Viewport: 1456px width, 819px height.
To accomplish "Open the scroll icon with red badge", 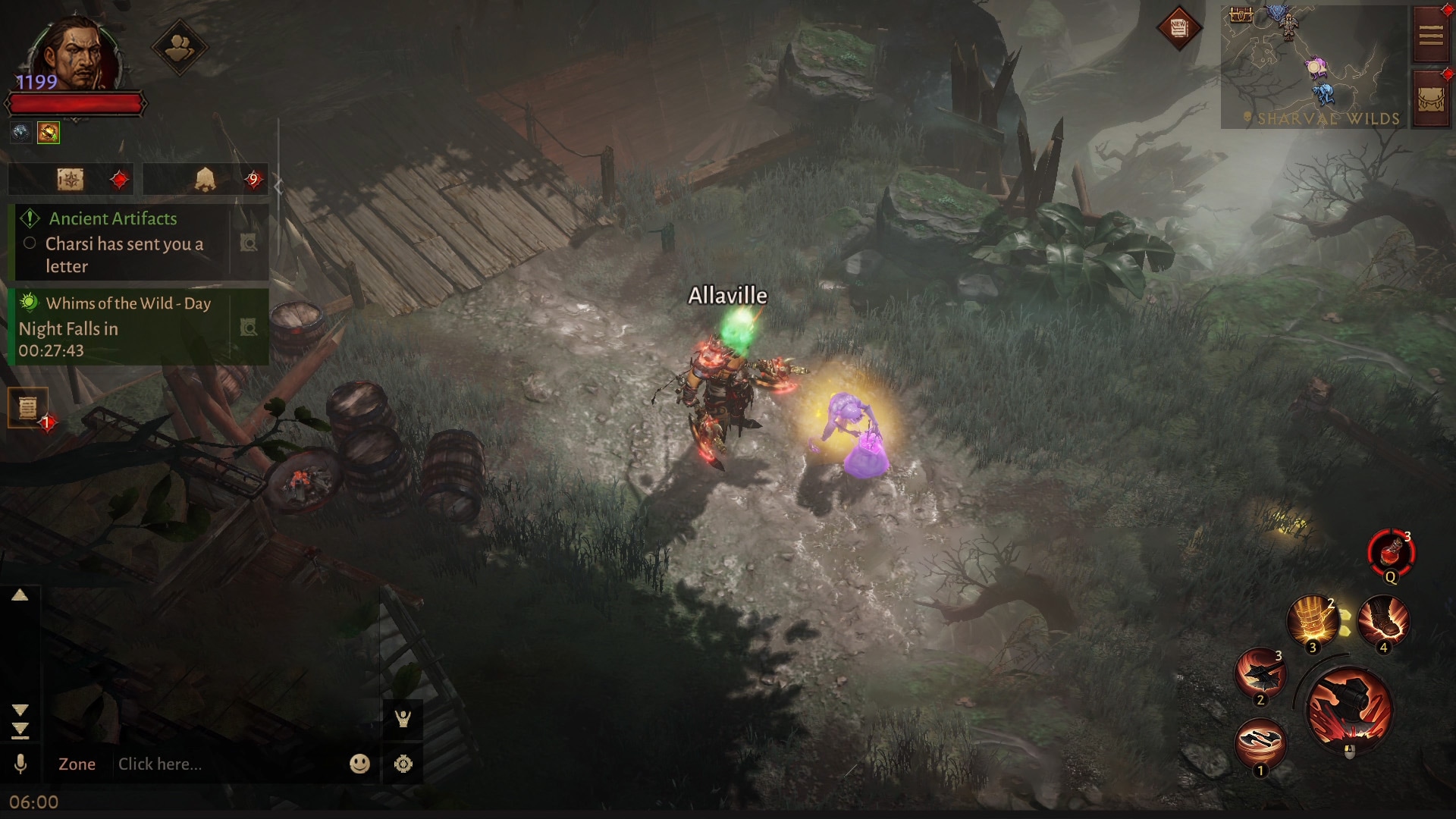I will 28,408.
